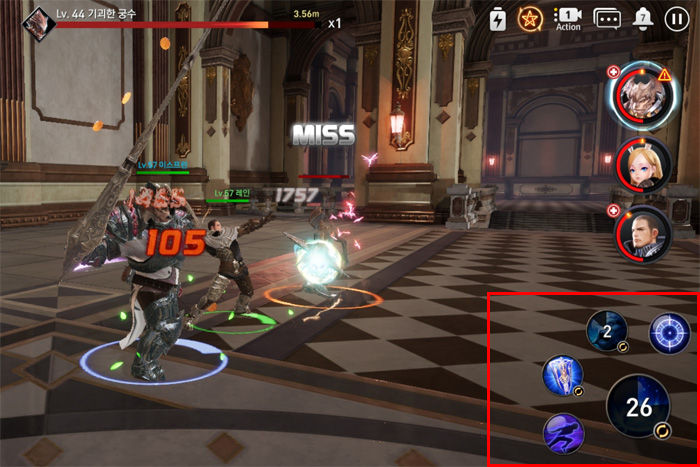Toggle the battery saver icon
This screenshot has height=467, width=700.
[498, 18]
